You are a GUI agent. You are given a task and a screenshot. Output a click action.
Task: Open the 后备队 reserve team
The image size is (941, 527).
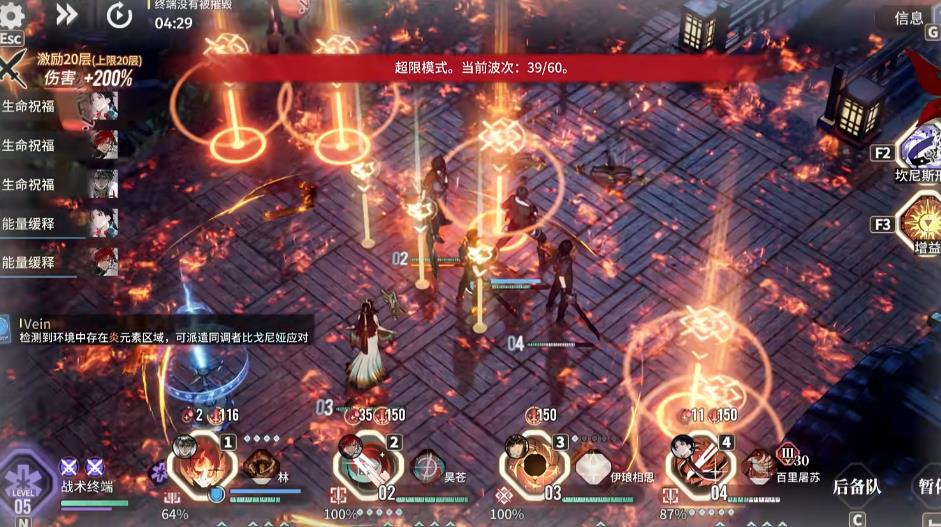[x=856, y=487]
